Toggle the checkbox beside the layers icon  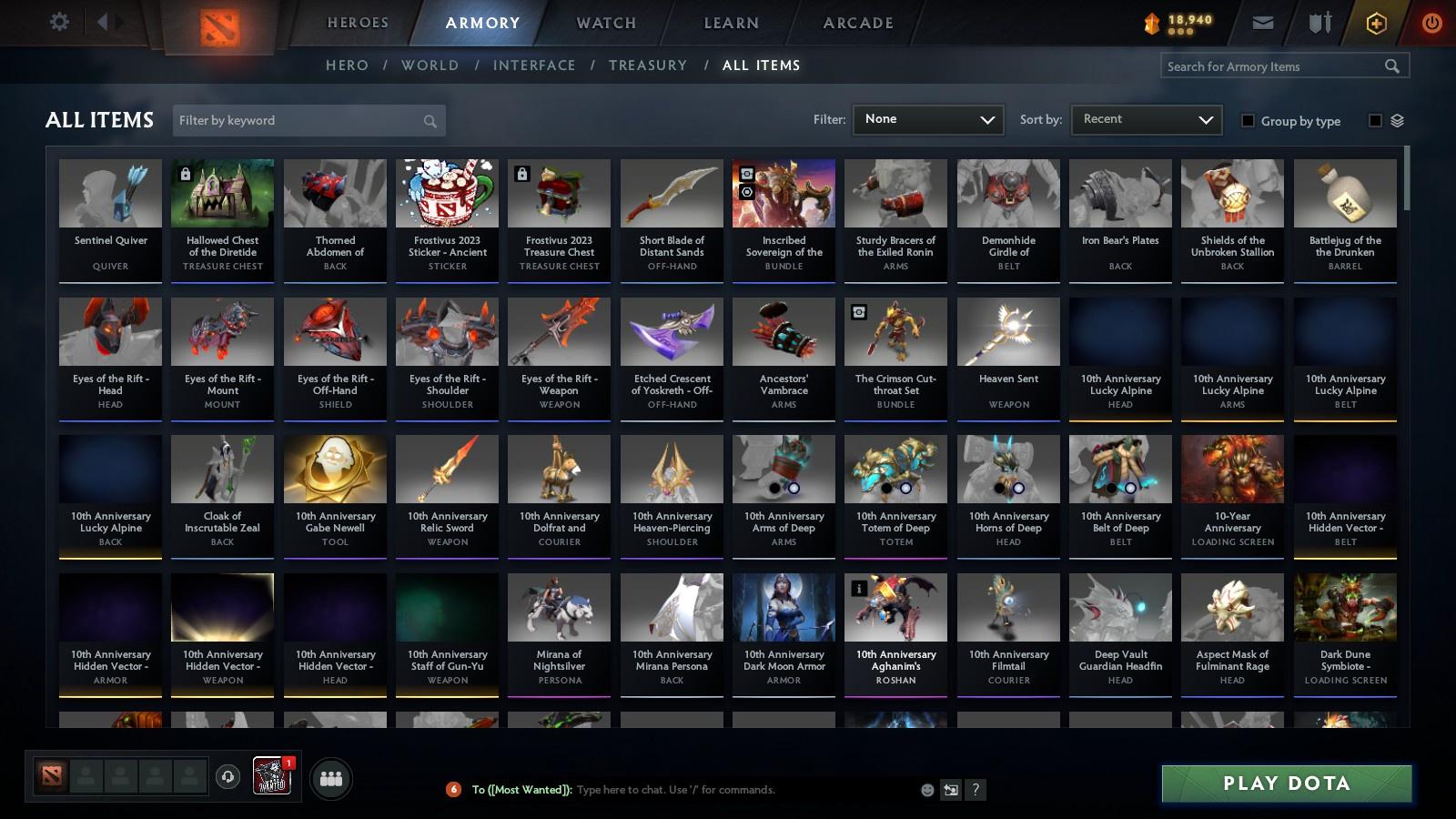(1375, 120)
